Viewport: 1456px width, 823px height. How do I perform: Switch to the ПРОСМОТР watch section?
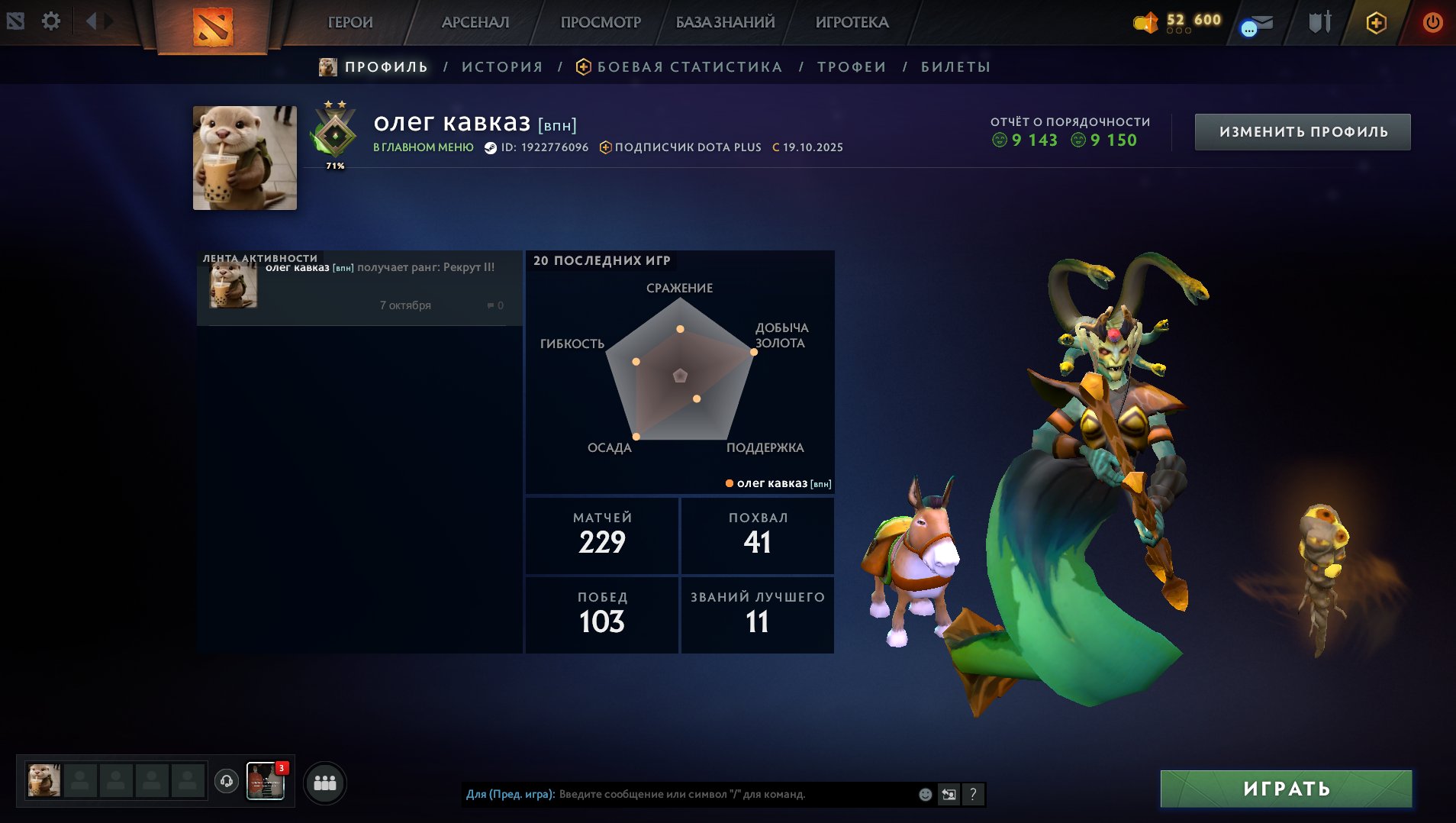coord(601,22)
